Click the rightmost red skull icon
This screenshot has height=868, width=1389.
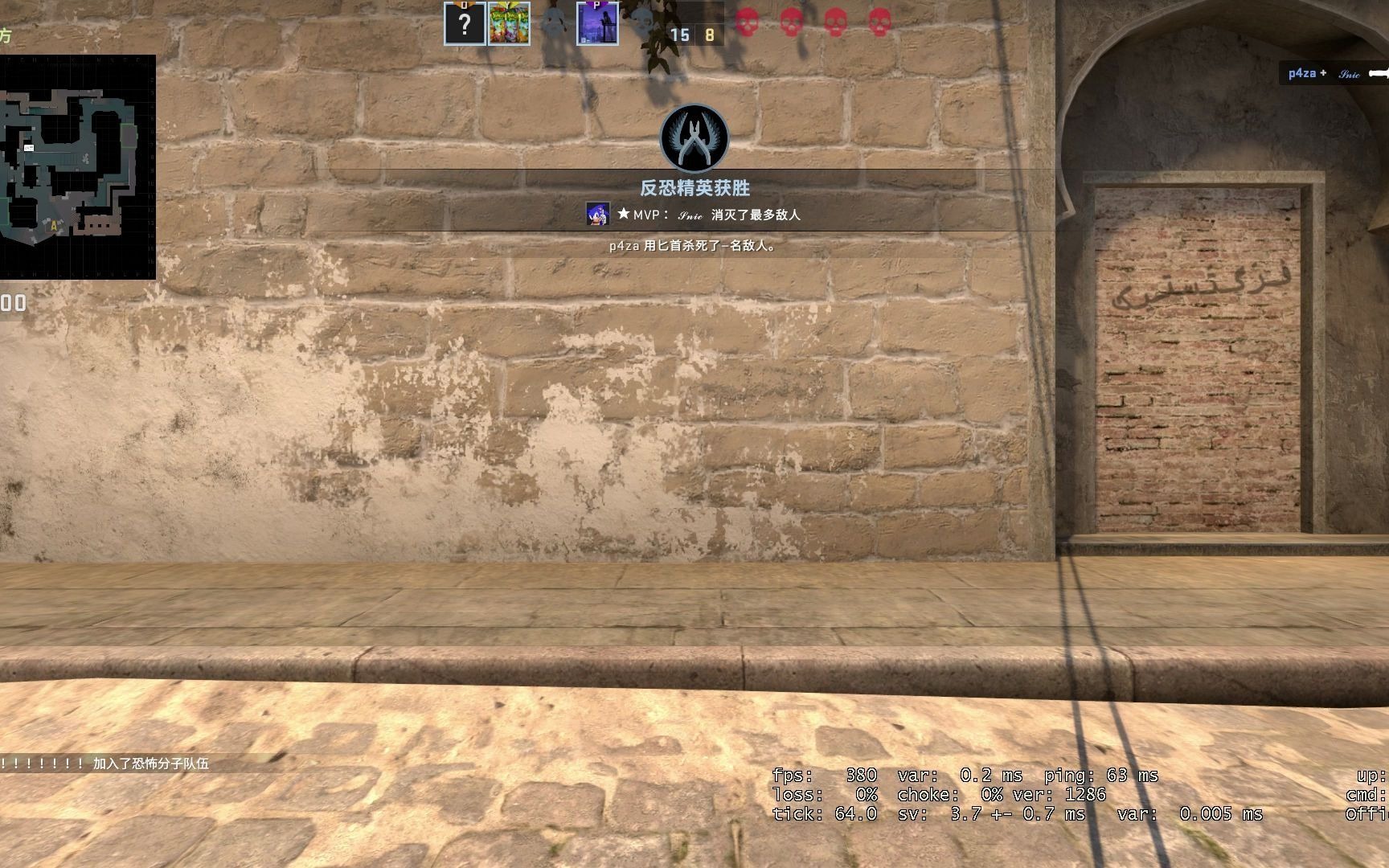pos(881,24)
